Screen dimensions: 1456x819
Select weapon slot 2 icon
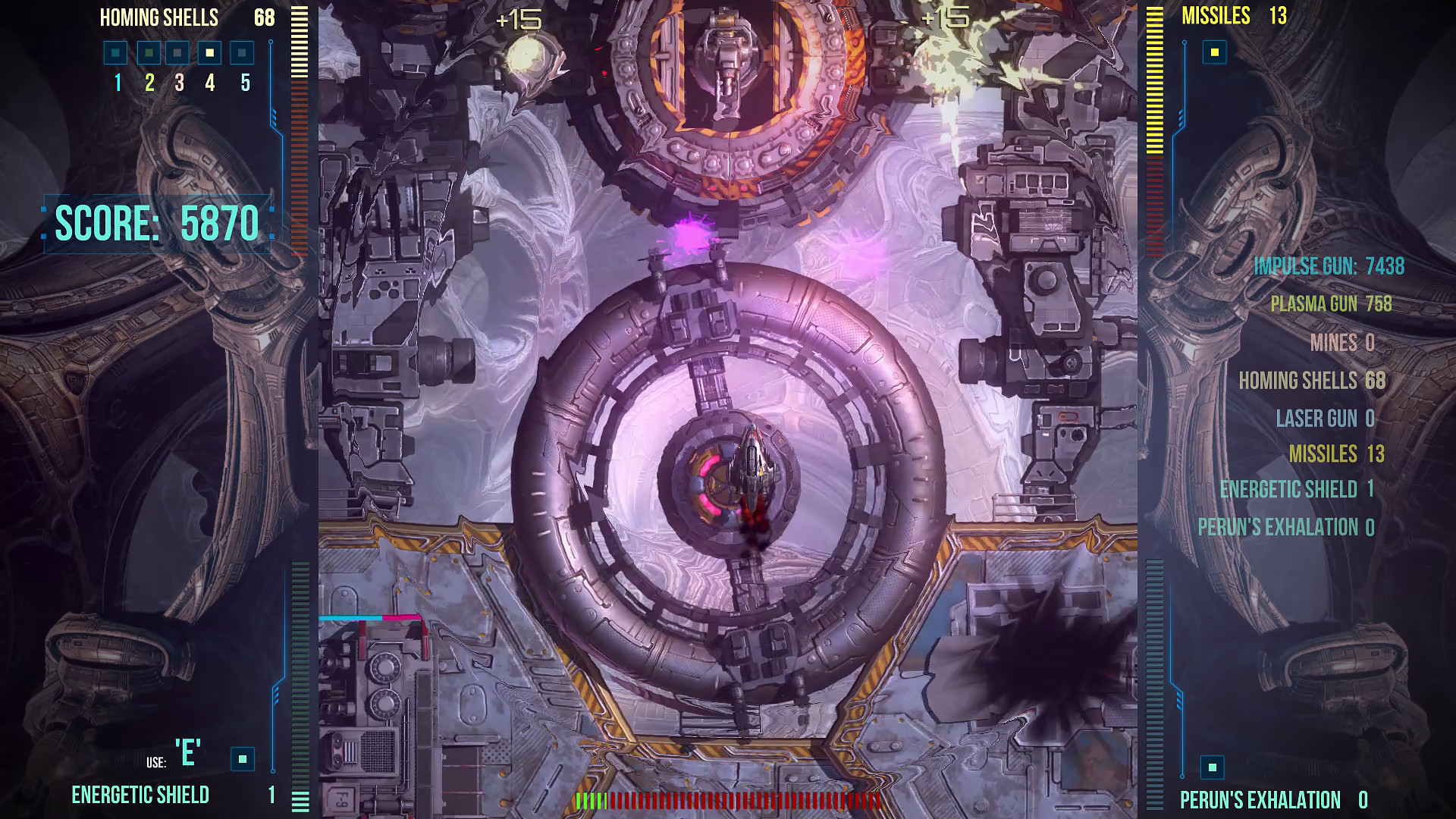(x=147, y=53)
